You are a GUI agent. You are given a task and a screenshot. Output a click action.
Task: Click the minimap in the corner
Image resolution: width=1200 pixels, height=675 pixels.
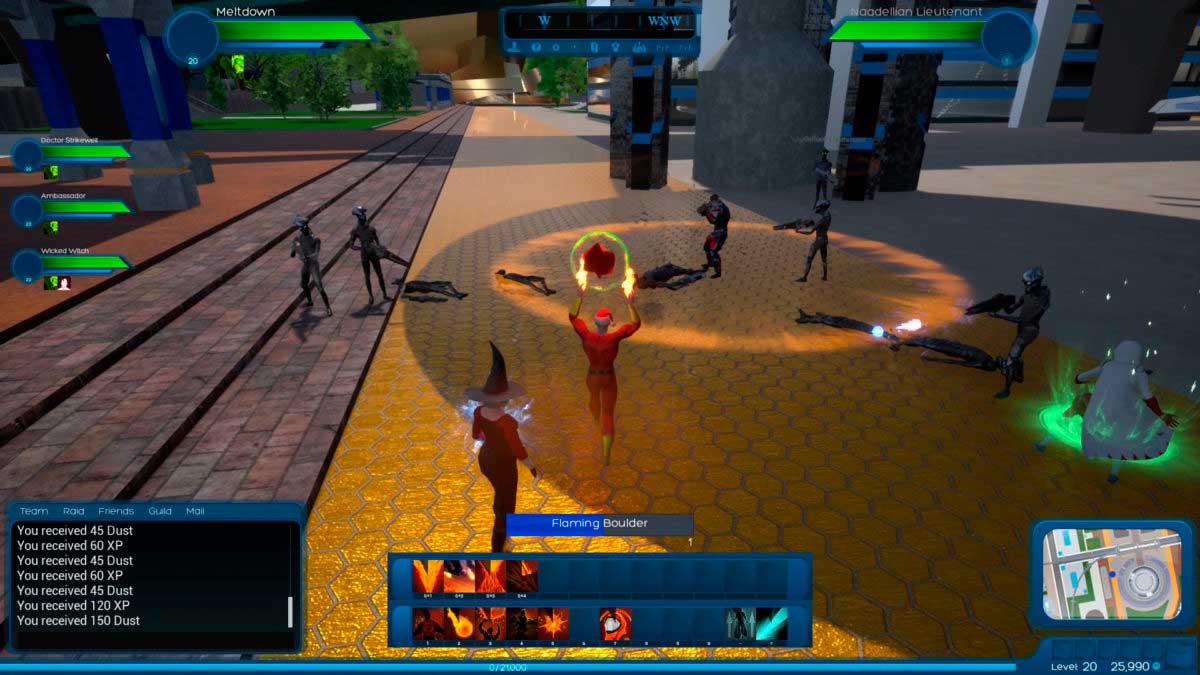[1112, 574]
